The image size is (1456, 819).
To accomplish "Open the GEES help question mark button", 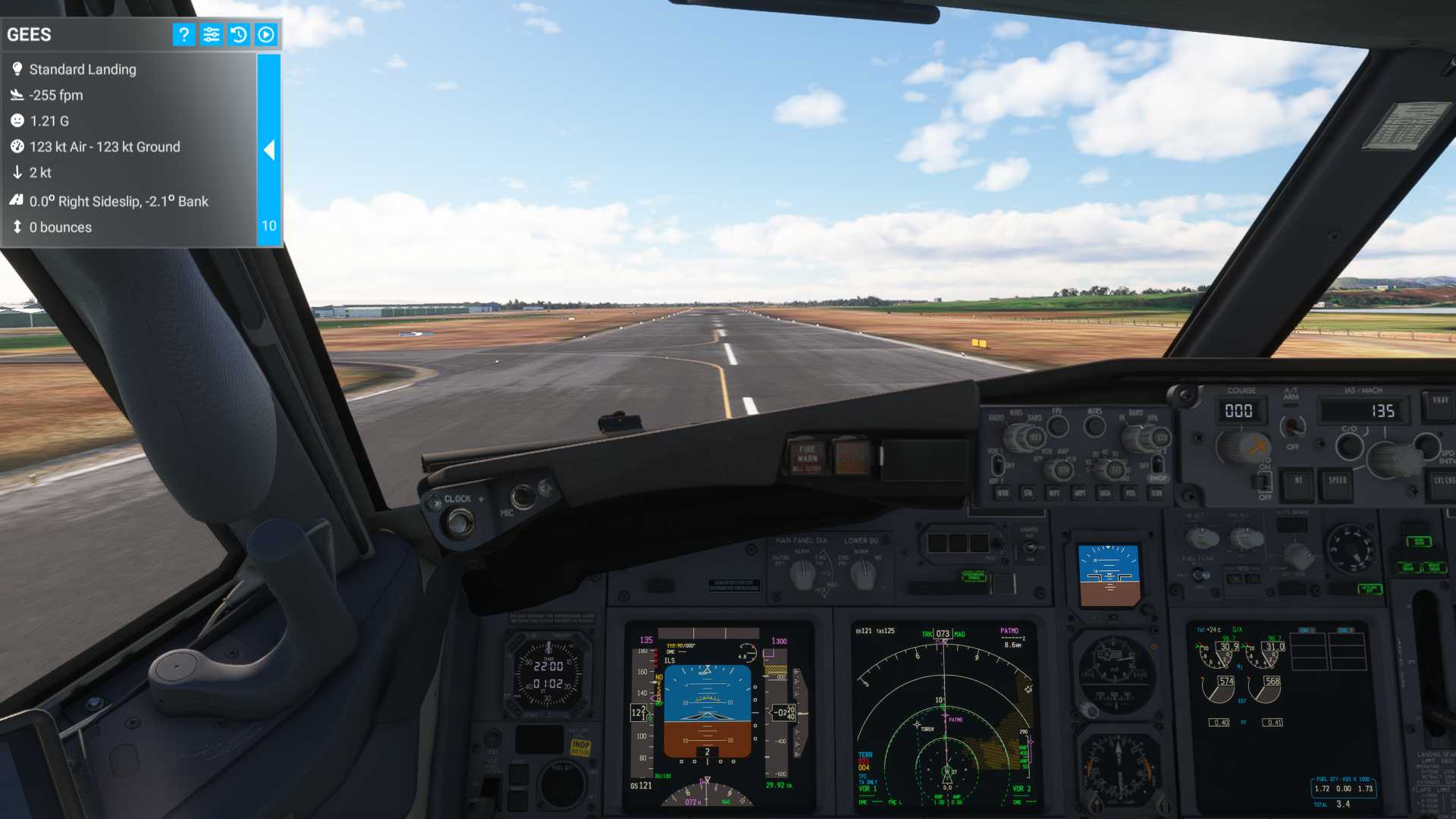I will (184, 35).
